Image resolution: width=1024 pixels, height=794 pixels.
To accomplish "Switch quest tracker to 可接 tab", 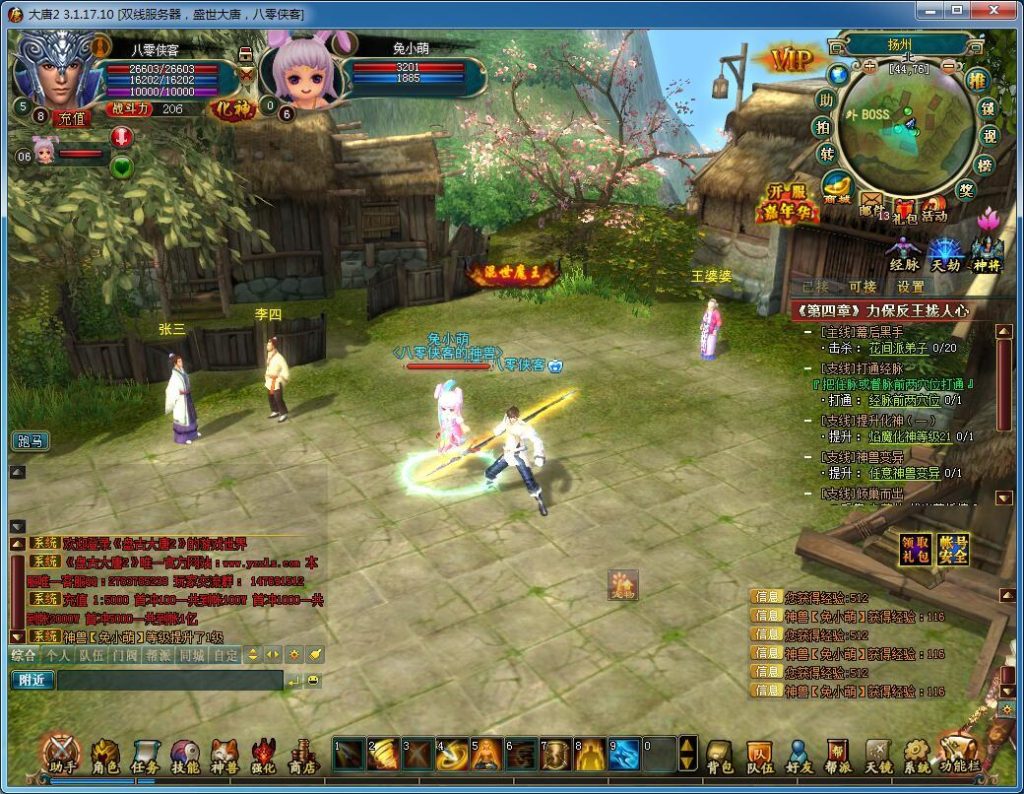I will coord(861,286).
